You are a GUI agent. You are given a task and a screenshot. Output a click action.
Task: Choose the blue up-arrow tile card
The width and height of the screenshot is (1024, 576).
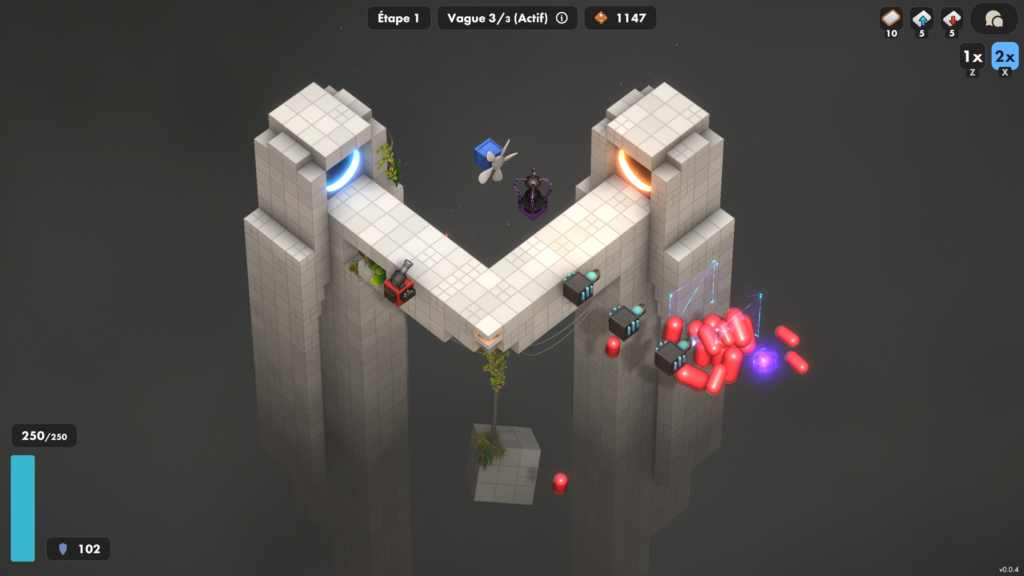922,18
